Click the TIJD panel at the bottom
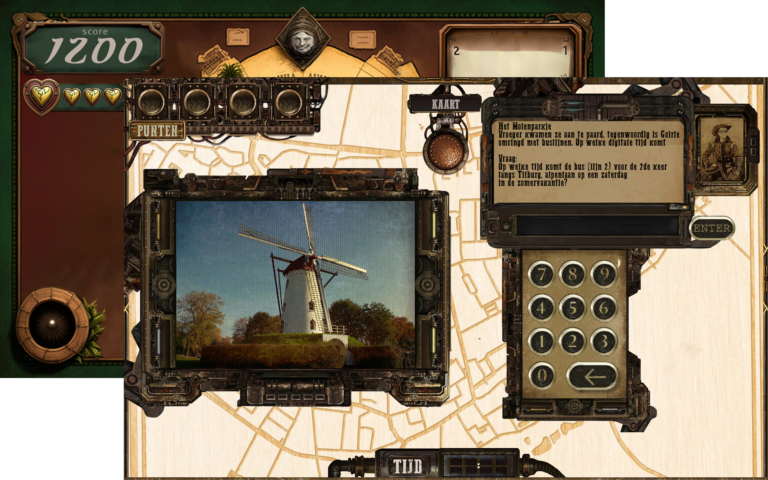 tap(407, 466)
